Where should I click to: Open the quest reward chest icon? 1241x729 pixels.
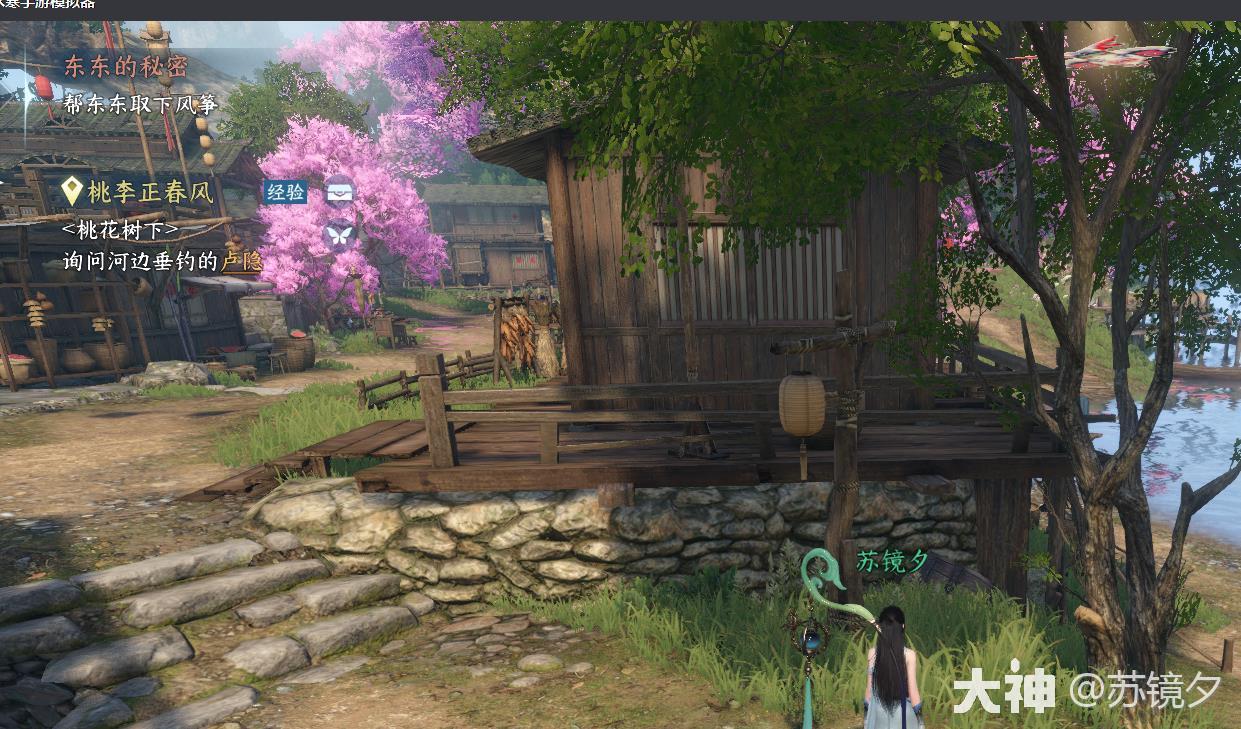[340, 190]
